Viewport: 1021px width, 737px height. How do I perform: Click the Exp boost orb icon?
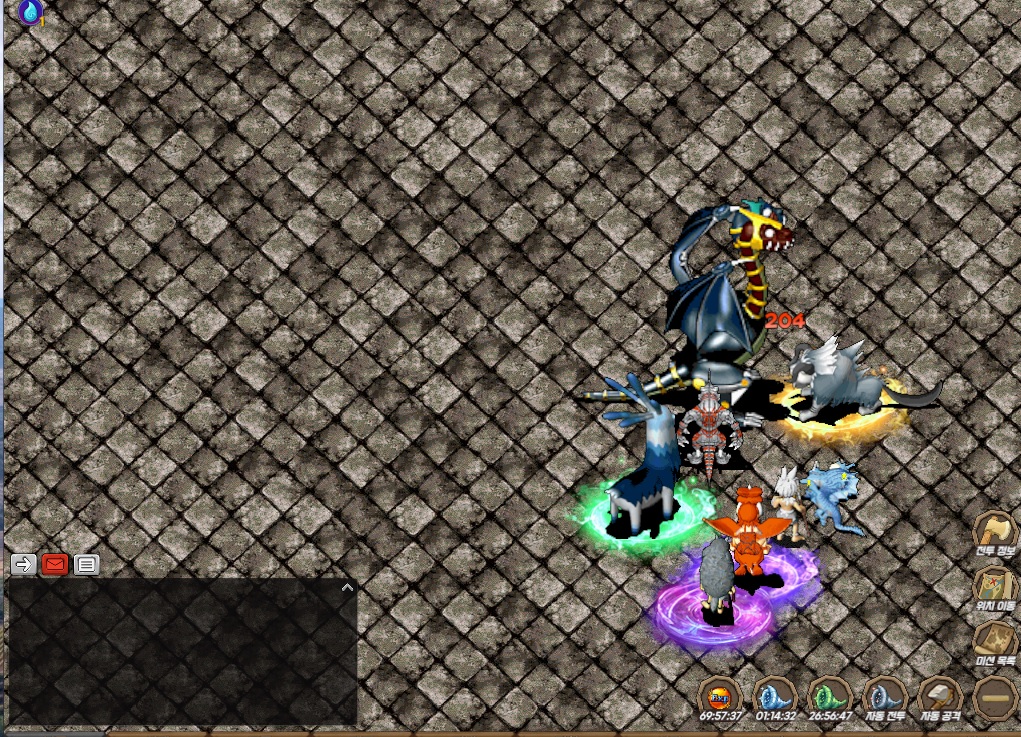tap(719, 695)
